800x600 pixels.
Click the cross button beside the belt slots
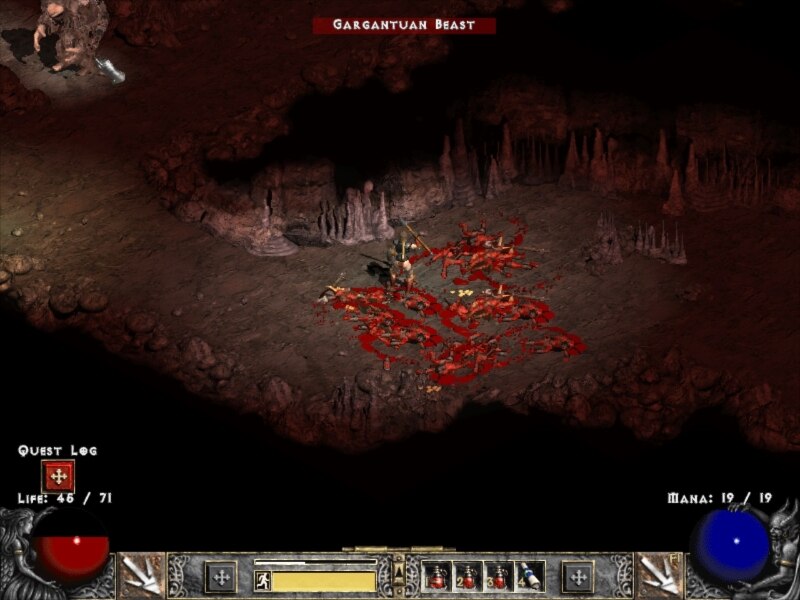tap(577, 577)
